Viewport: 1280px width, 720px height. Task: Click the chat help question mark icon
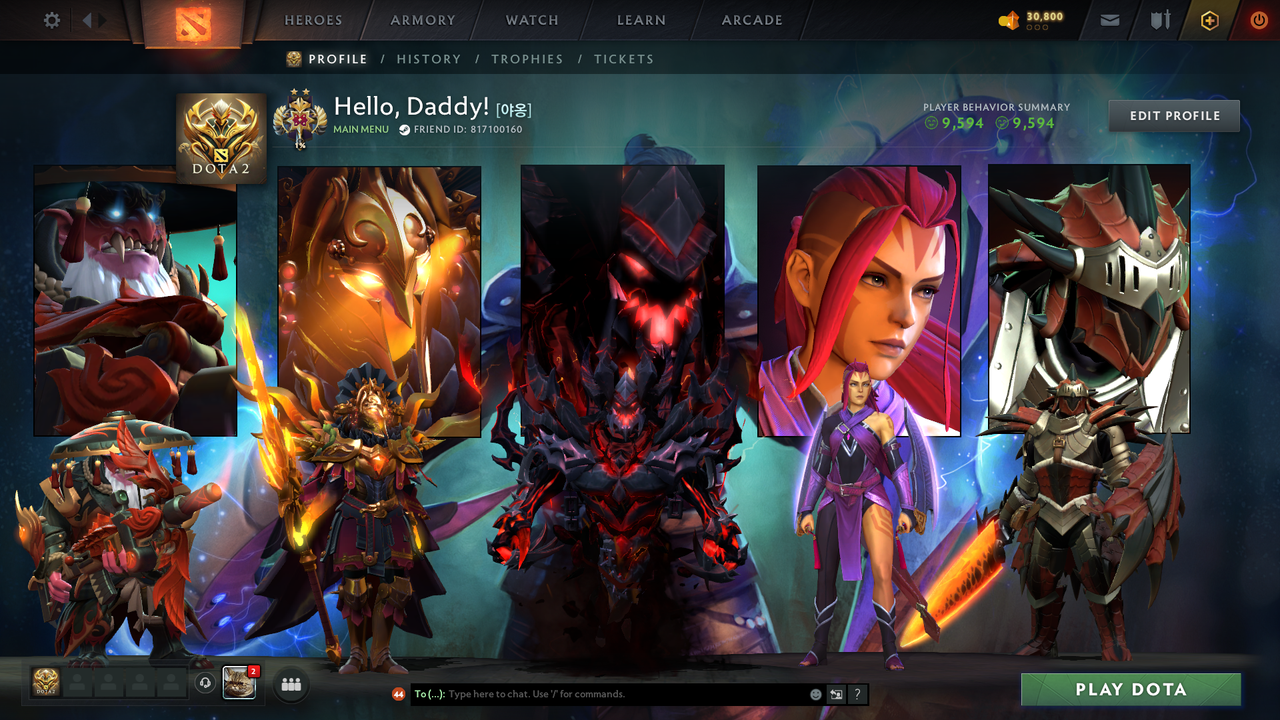pos(856,694)
